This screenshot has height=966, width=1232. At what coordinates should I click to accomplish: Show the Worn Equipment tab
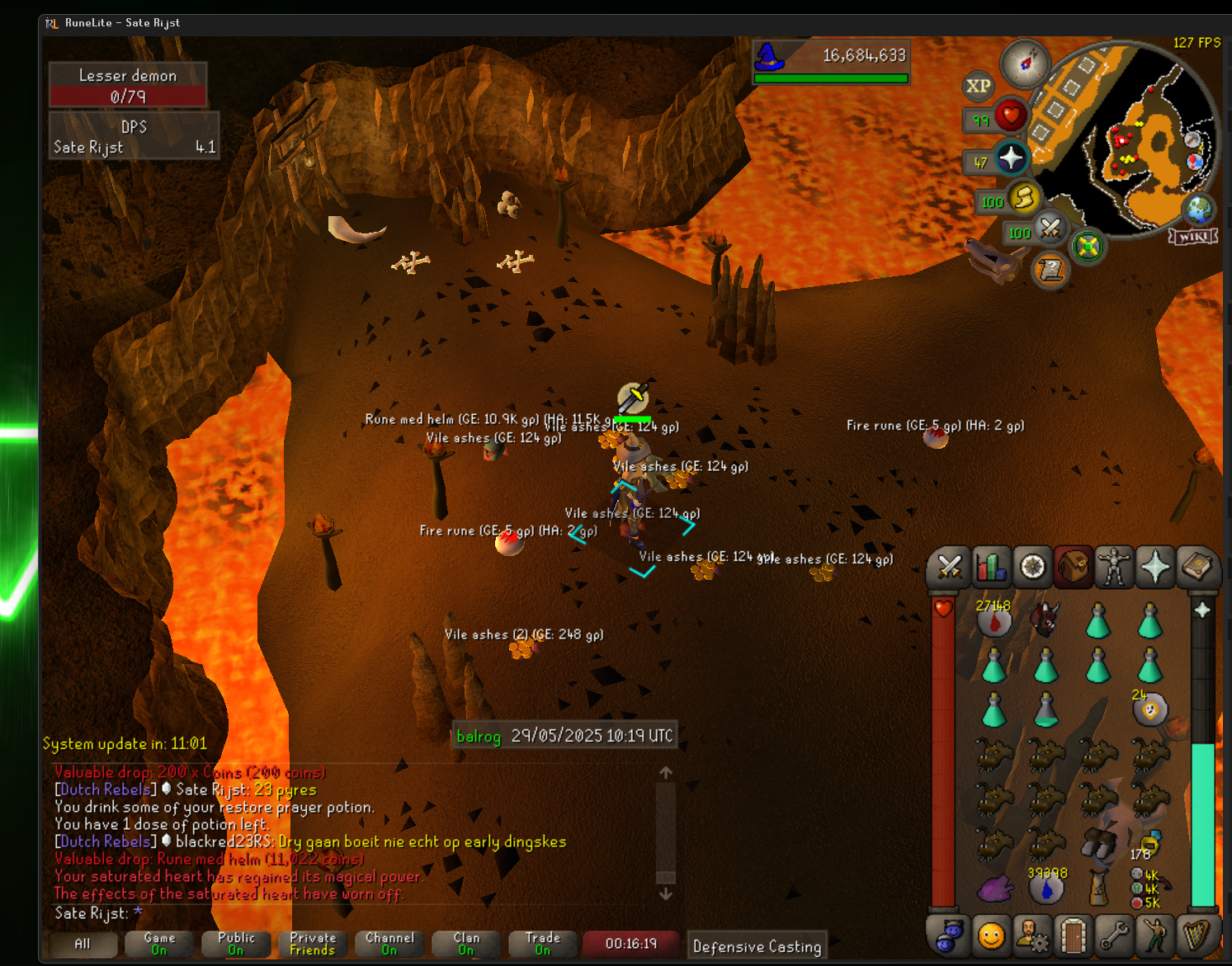pos(1114,568)
